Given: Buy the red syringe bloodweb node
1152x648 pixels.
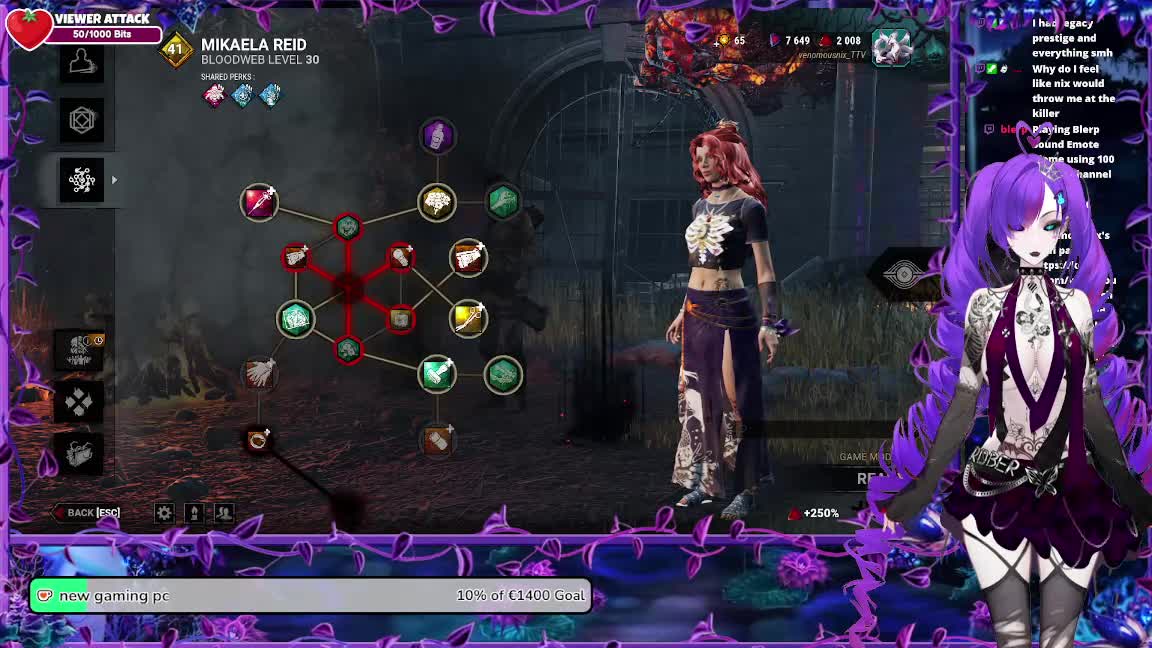Looking at the screenshot, I should [259, 202].
